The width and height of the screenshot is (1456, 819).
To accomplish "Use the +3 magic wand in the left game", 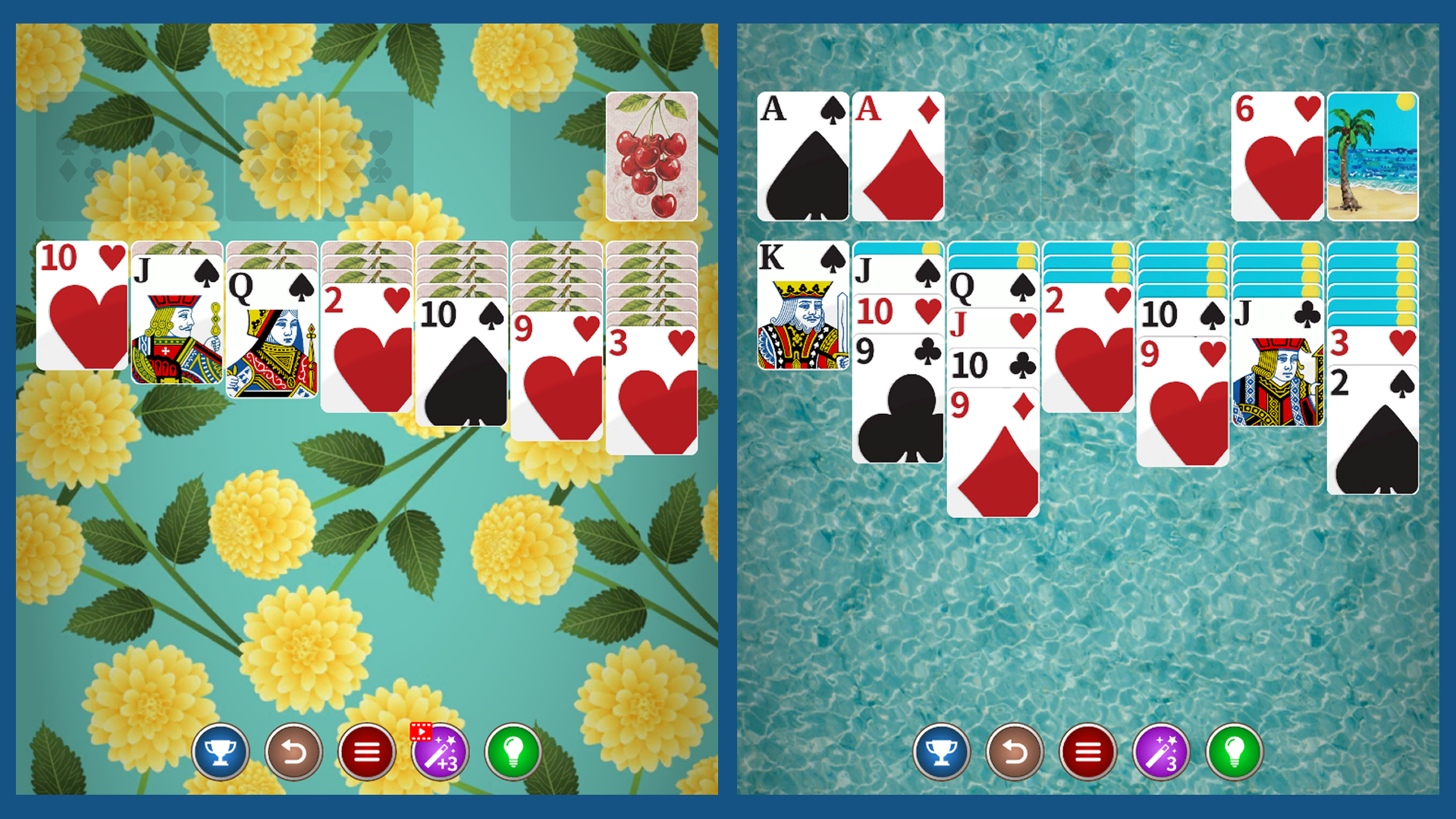I will click(441, 752).
